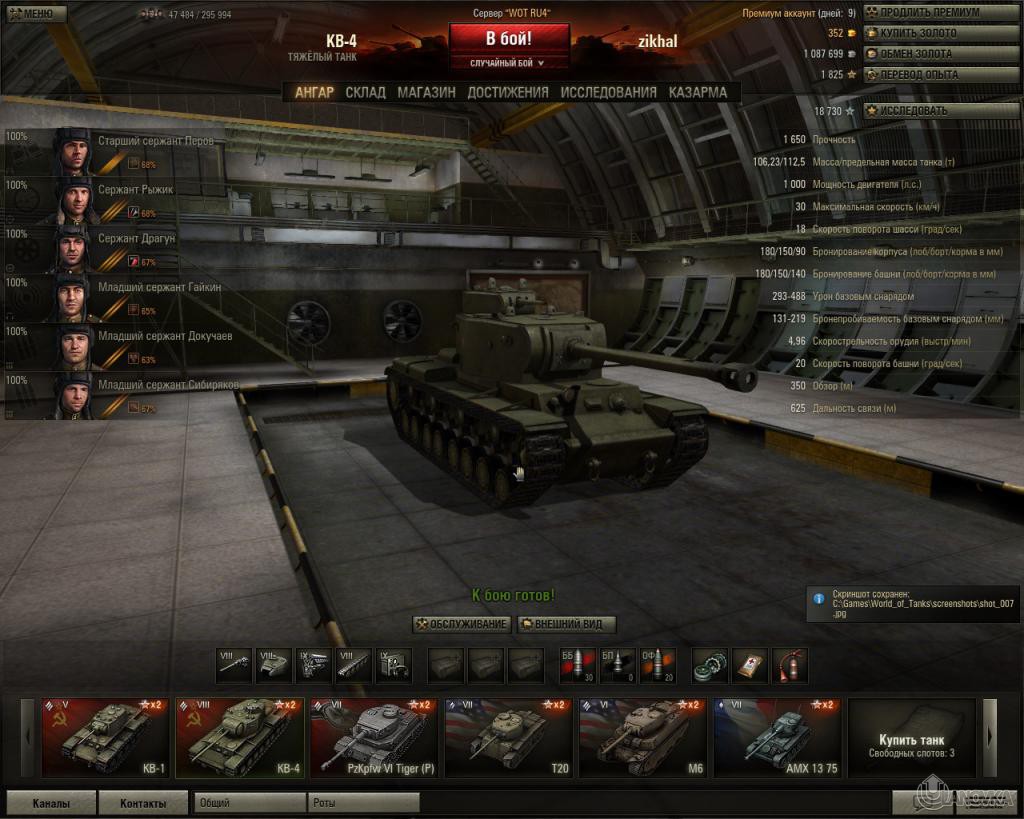
Task: Open Внешний вид appearance button
Action: (566, 624)
